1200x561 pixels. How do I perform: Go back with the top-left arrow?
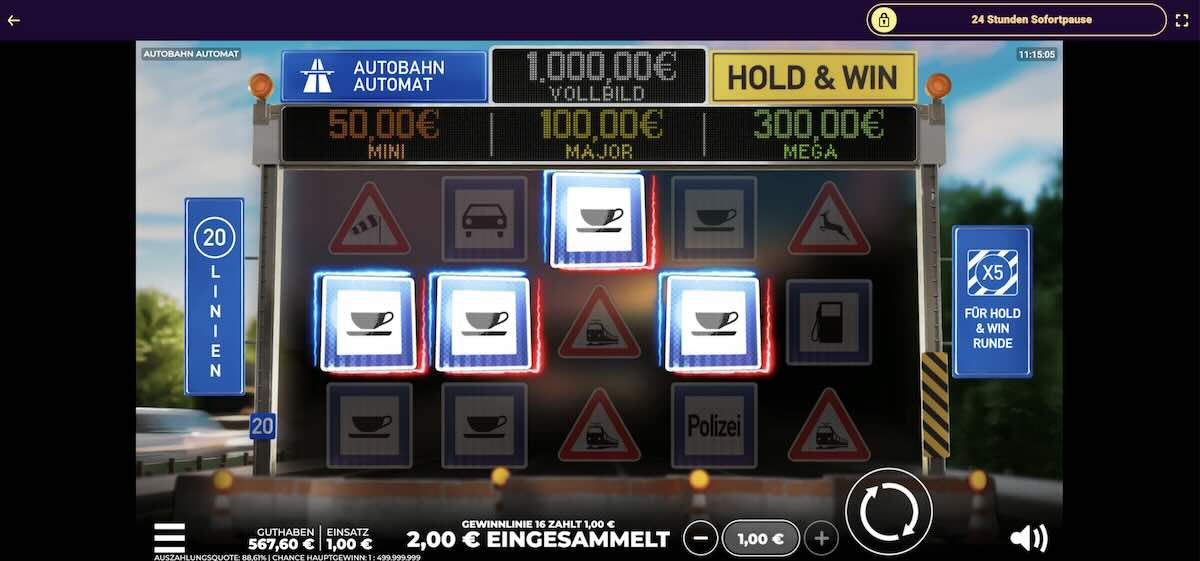(14, 20)
